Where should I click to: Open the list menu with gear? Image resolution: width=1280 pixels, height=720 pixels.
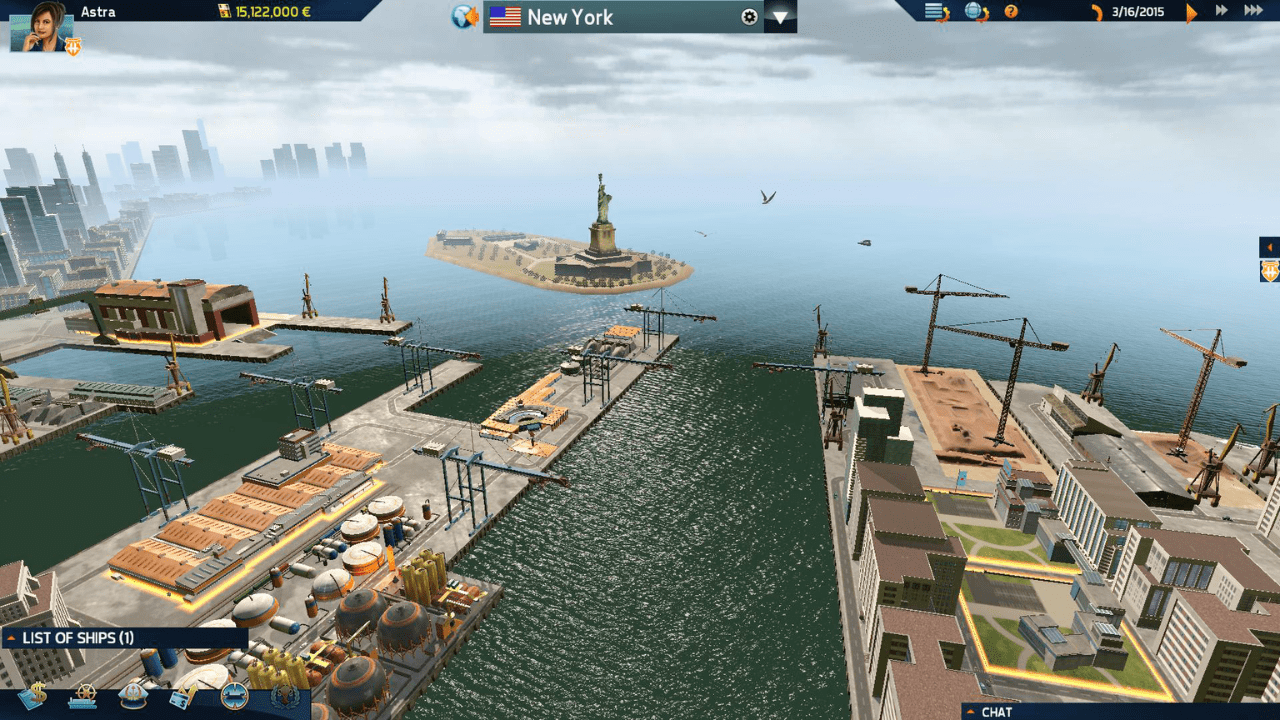(937, 12)
